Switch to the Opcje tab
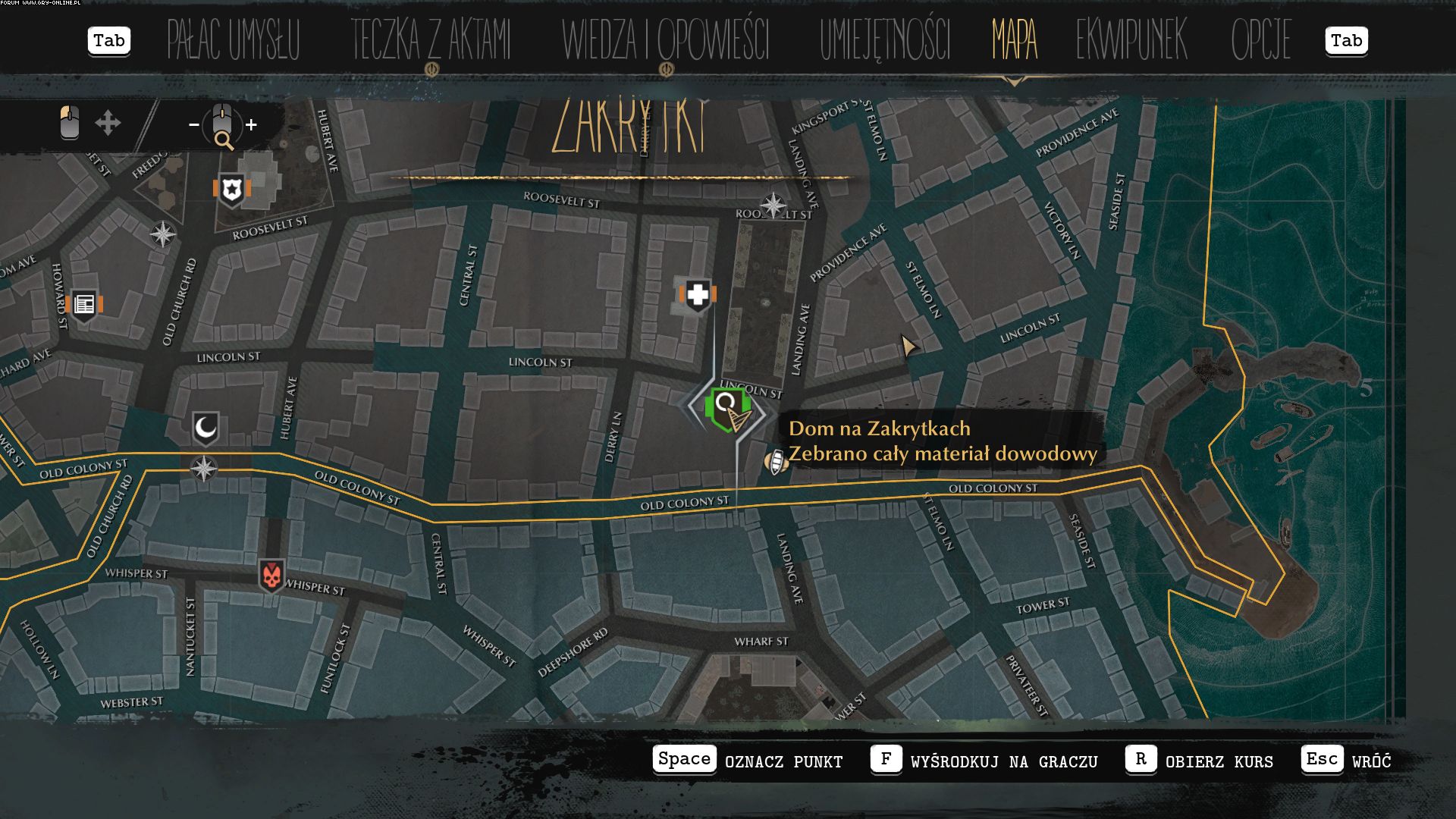Viewport: 1456px width, 819px height. coord(1260,40)
